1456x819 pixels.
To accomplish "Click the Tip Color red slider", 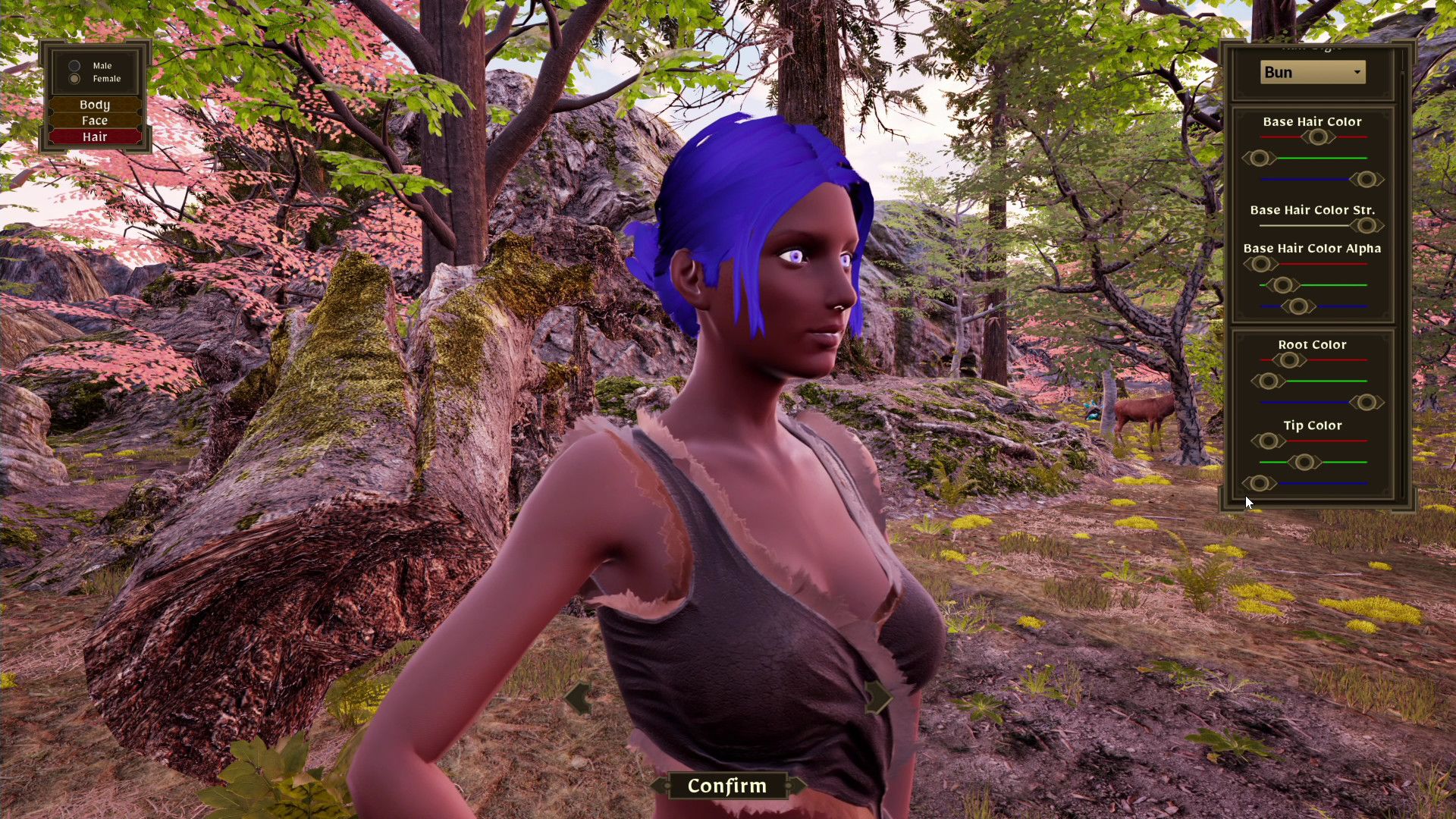I will point(1267,441).
